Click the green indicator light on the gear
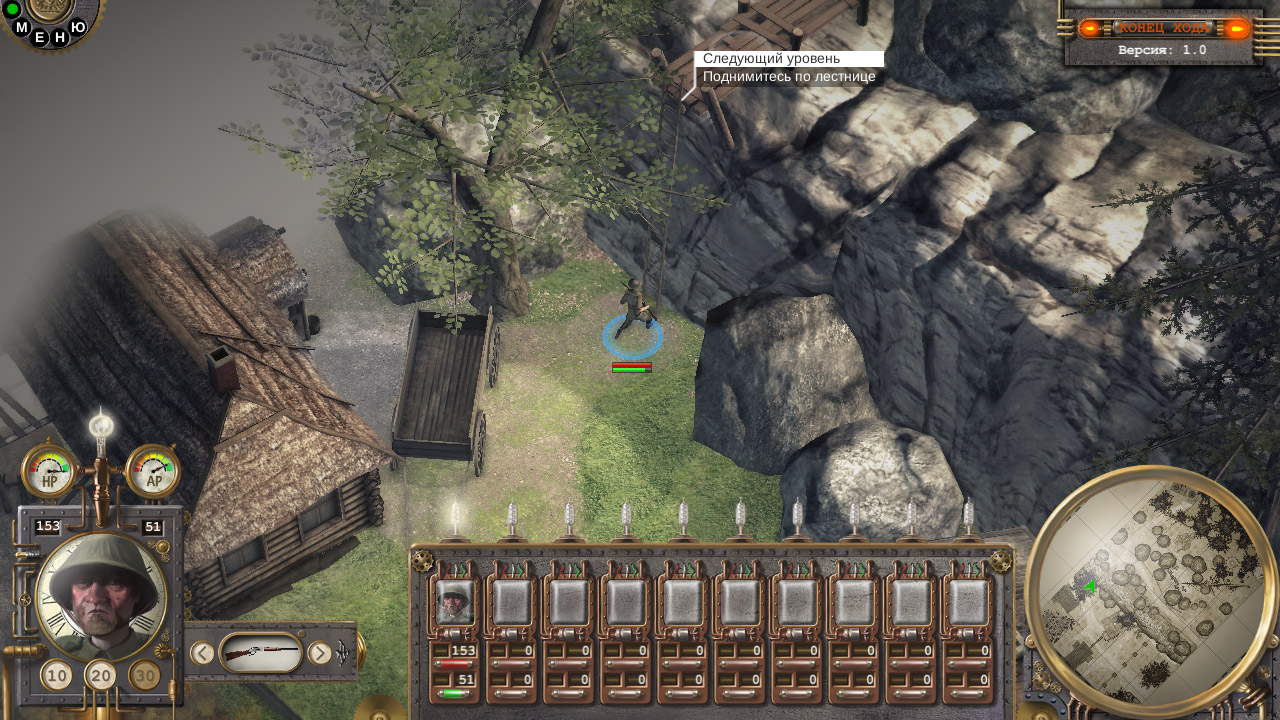1280x720 pixels. click(13, 9)
